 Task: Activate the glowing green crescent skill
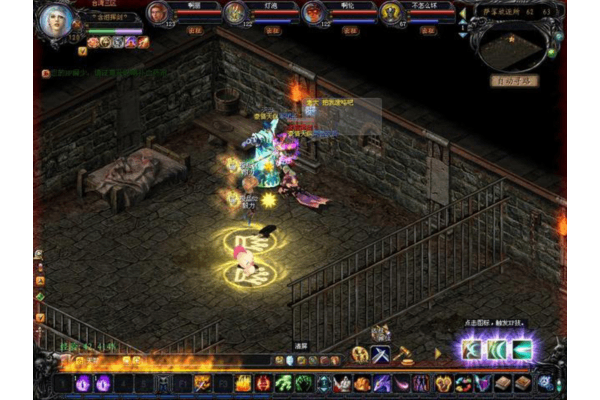(497, 349)
